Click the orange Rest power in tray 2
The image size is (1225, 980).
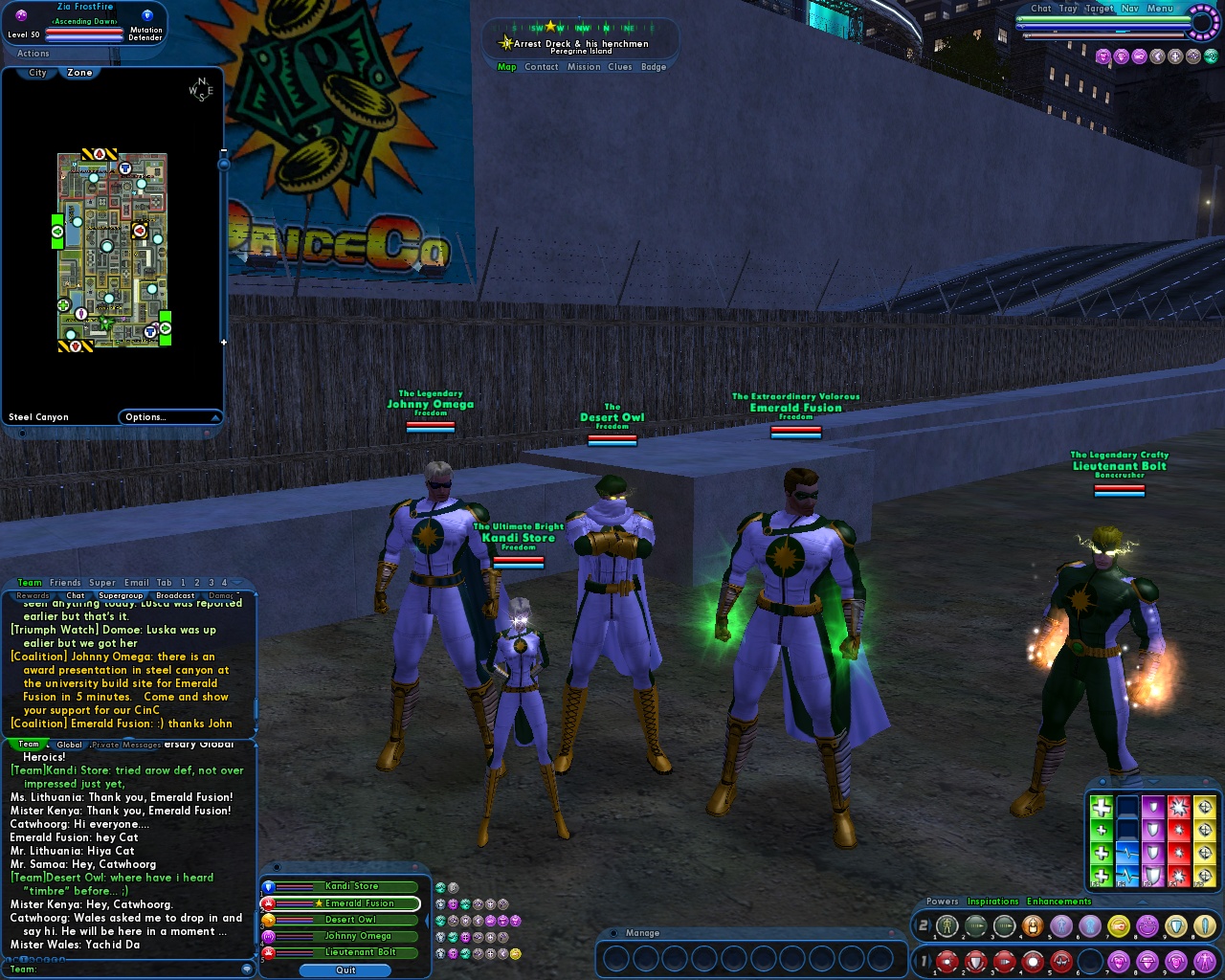1033,925
